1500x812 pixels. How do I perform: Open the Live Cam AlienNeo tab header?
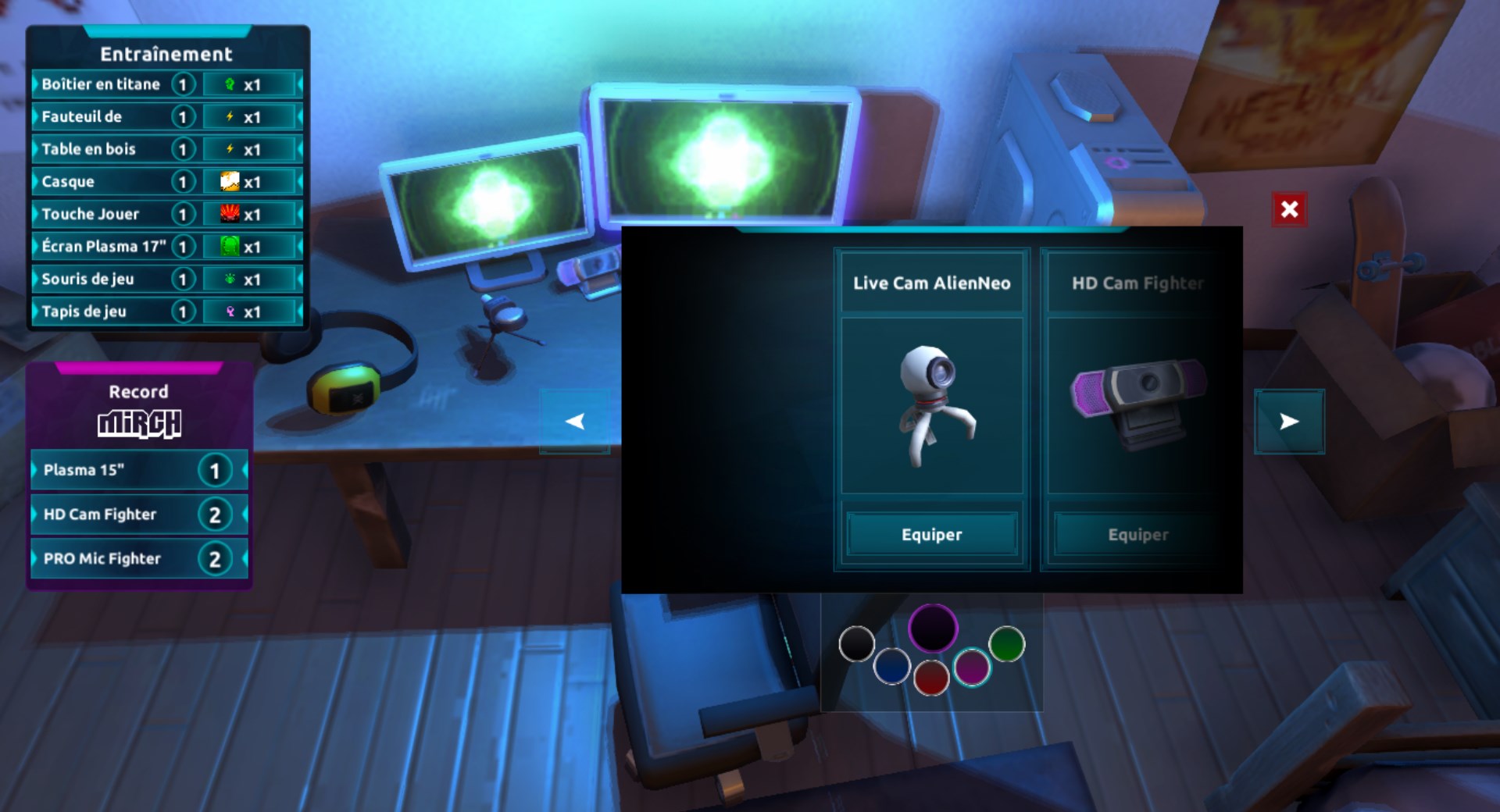(932, 283)
